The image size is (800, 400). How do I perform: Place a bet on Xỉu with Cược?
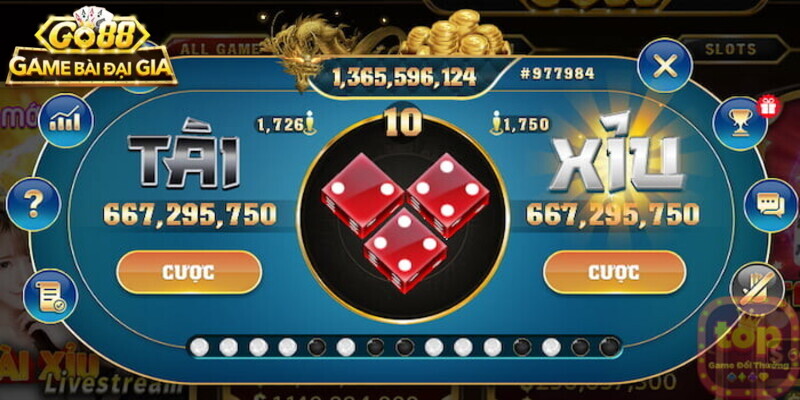tap(614, 272)
